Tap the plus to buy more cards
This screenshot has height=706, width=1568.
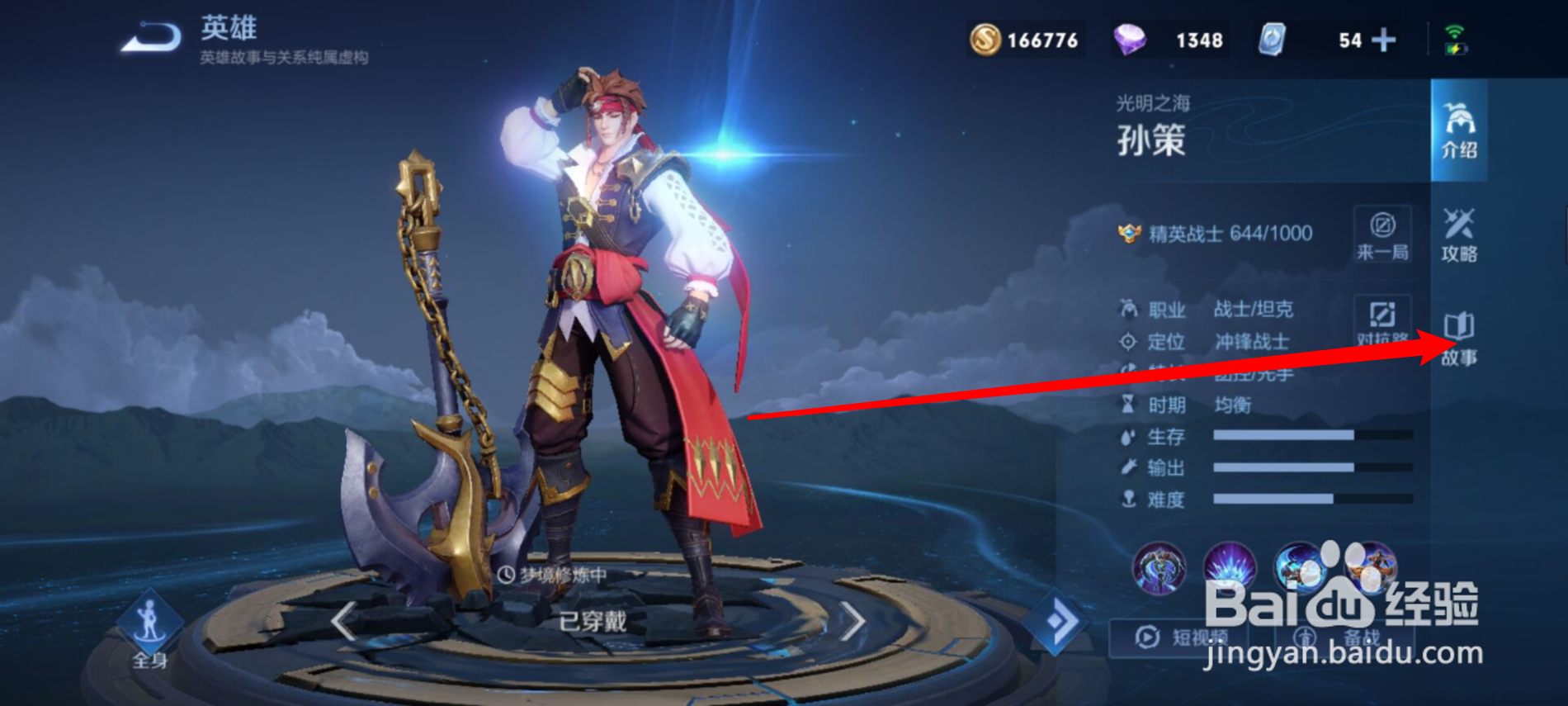click(x=1383, y=39)
